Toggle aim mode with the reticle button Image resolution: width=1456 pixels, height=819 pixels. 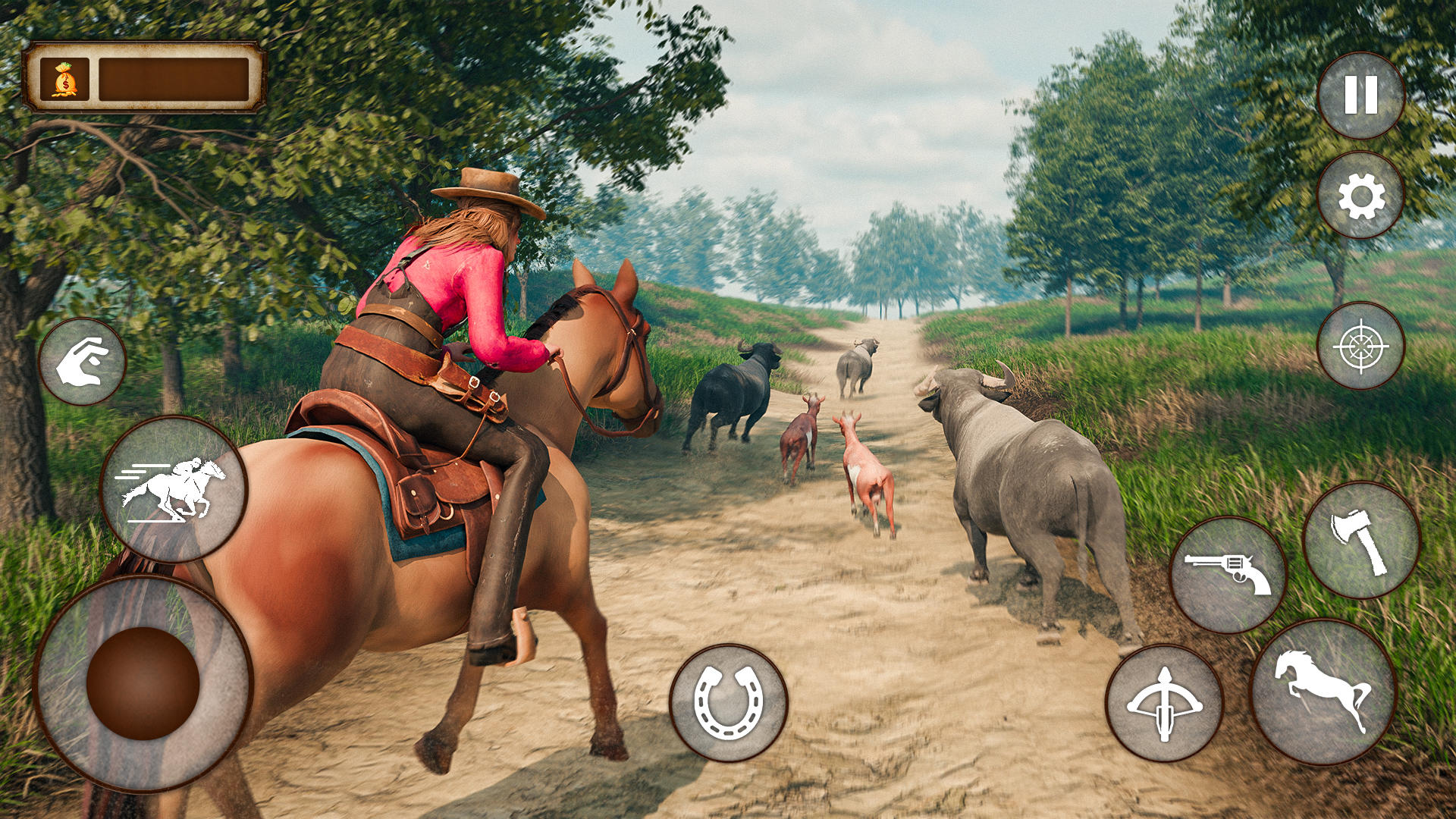click(1361, 347)
